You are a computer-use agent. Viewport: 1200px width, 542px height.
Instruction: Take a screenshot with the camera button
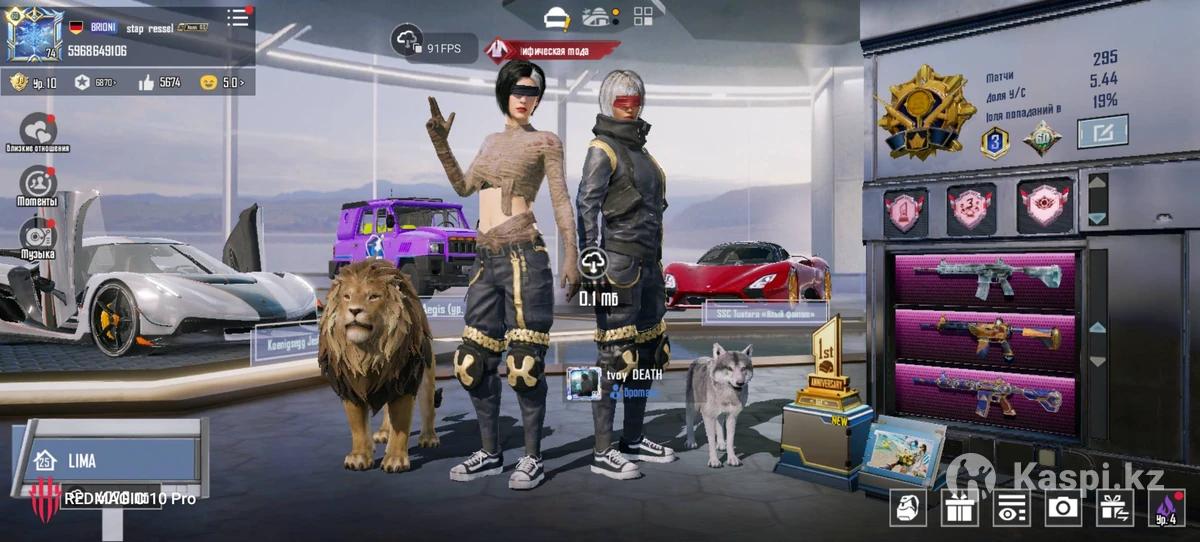coord(1062,508)
